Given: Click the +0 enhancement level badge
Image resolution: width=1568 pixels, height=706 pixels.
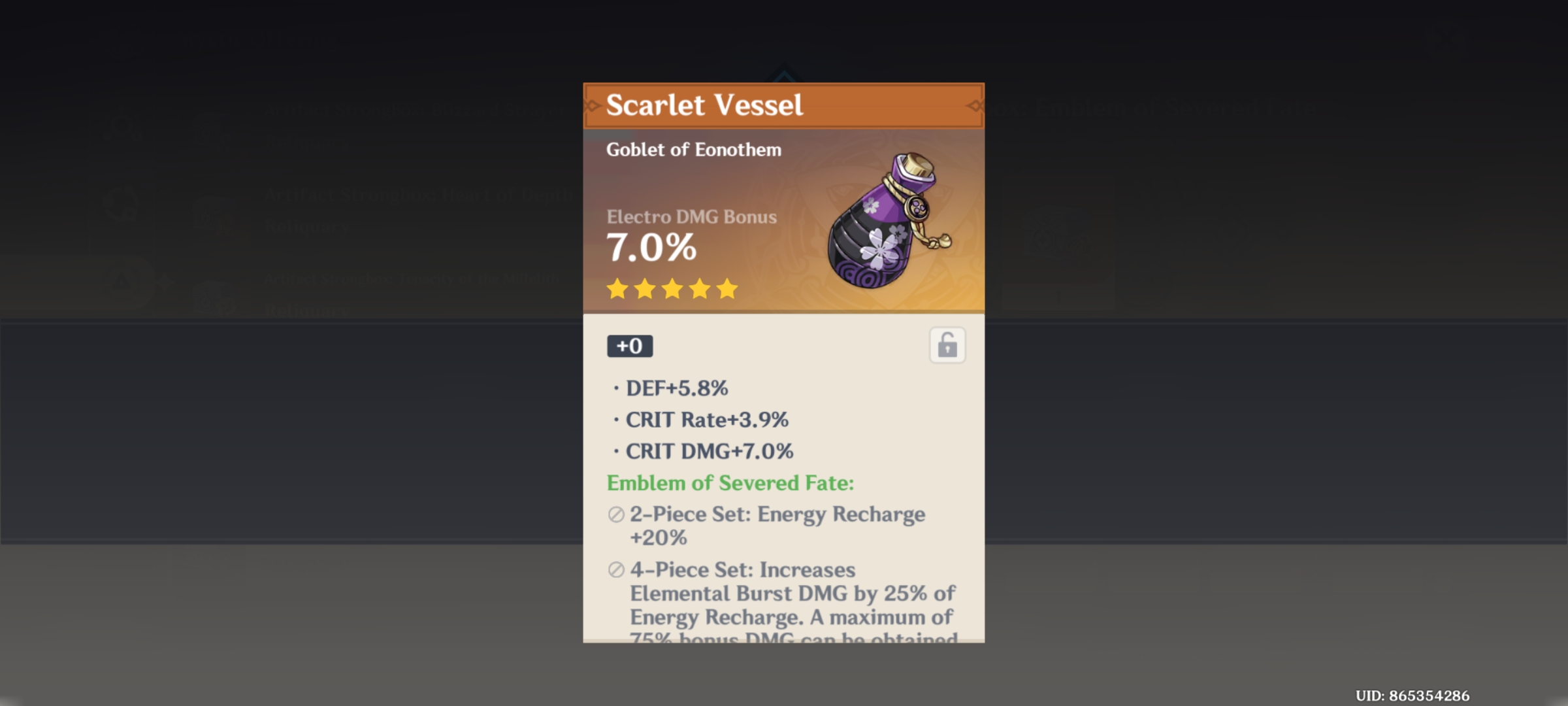Looking at the screenshot, I should [x=629, y=346].
